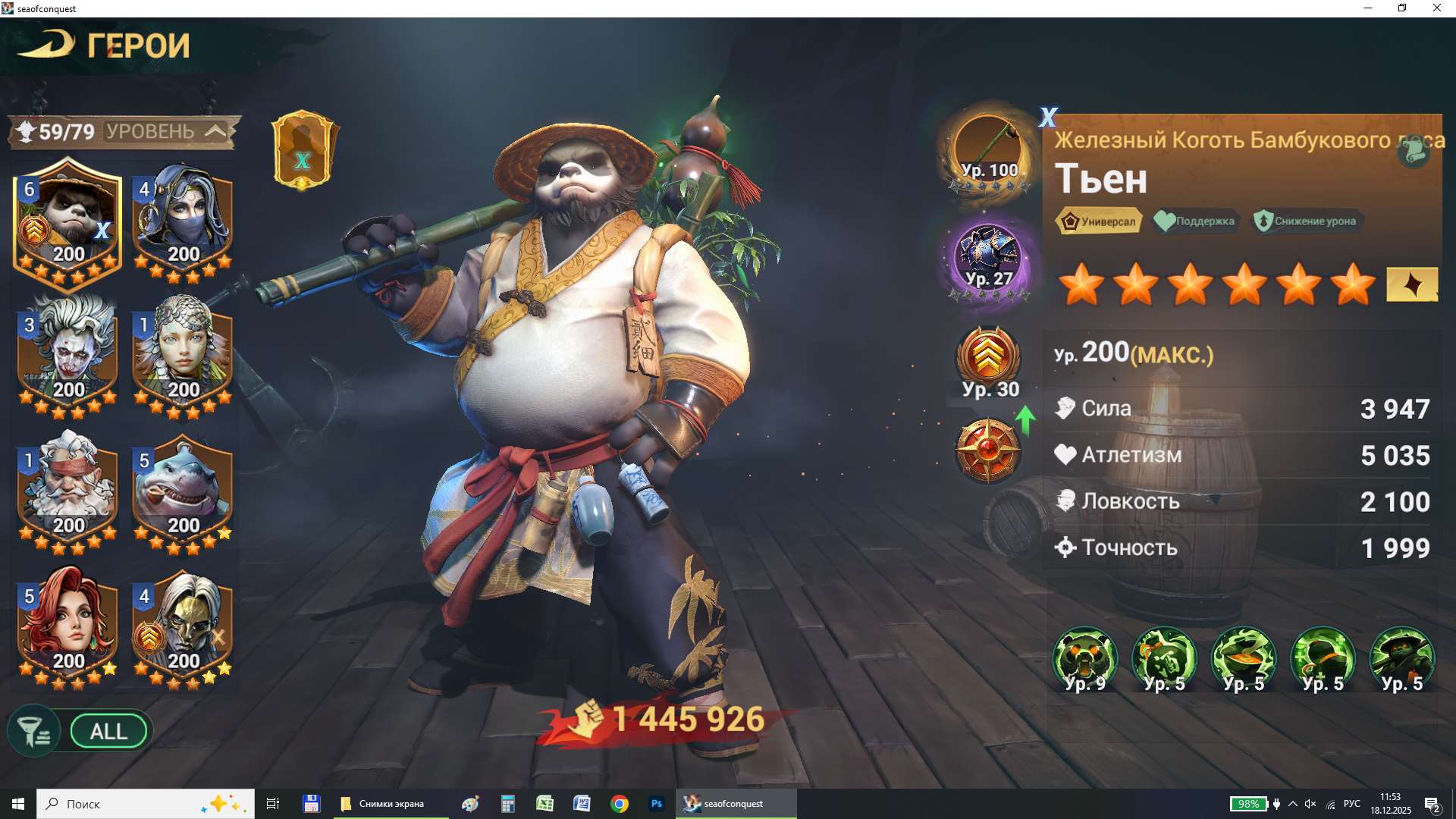Open the compass badge with green upgrade arrow

[x=990, y=451]
